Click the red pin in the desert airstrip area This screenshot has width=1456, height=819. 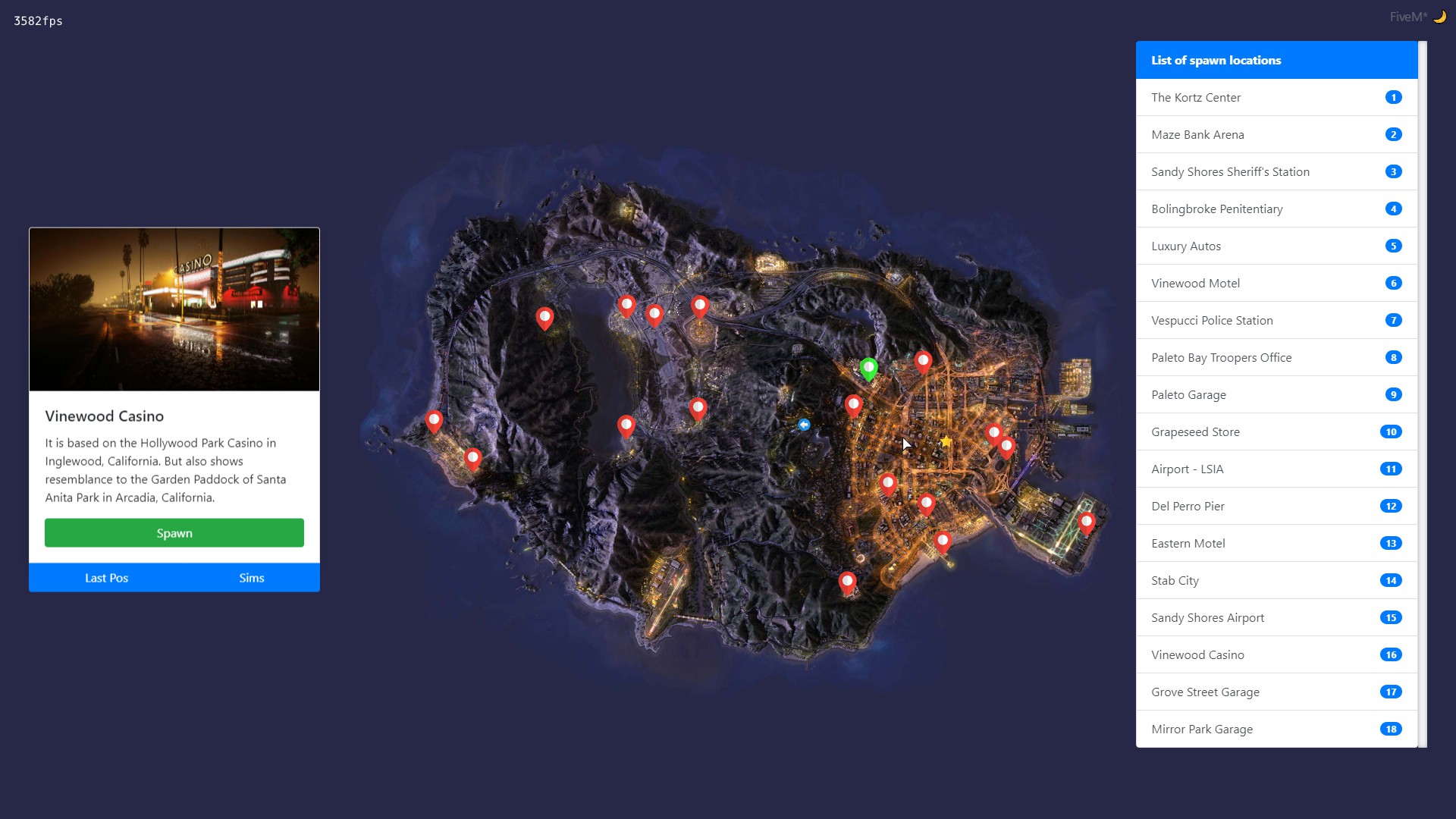click(x=699, y=408)
